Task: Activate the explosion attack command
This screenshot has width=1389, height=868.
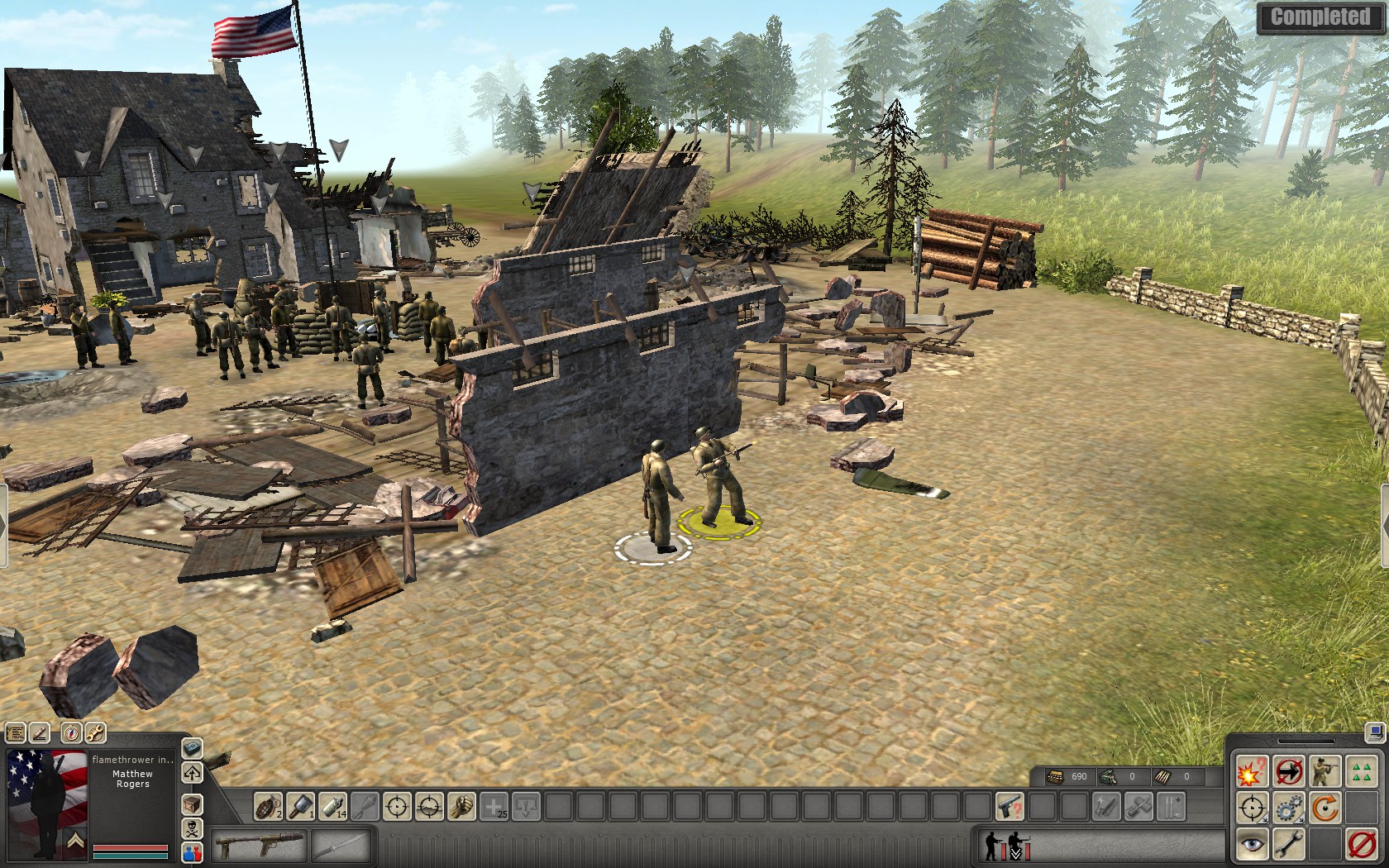Action: pos(1252,772)
